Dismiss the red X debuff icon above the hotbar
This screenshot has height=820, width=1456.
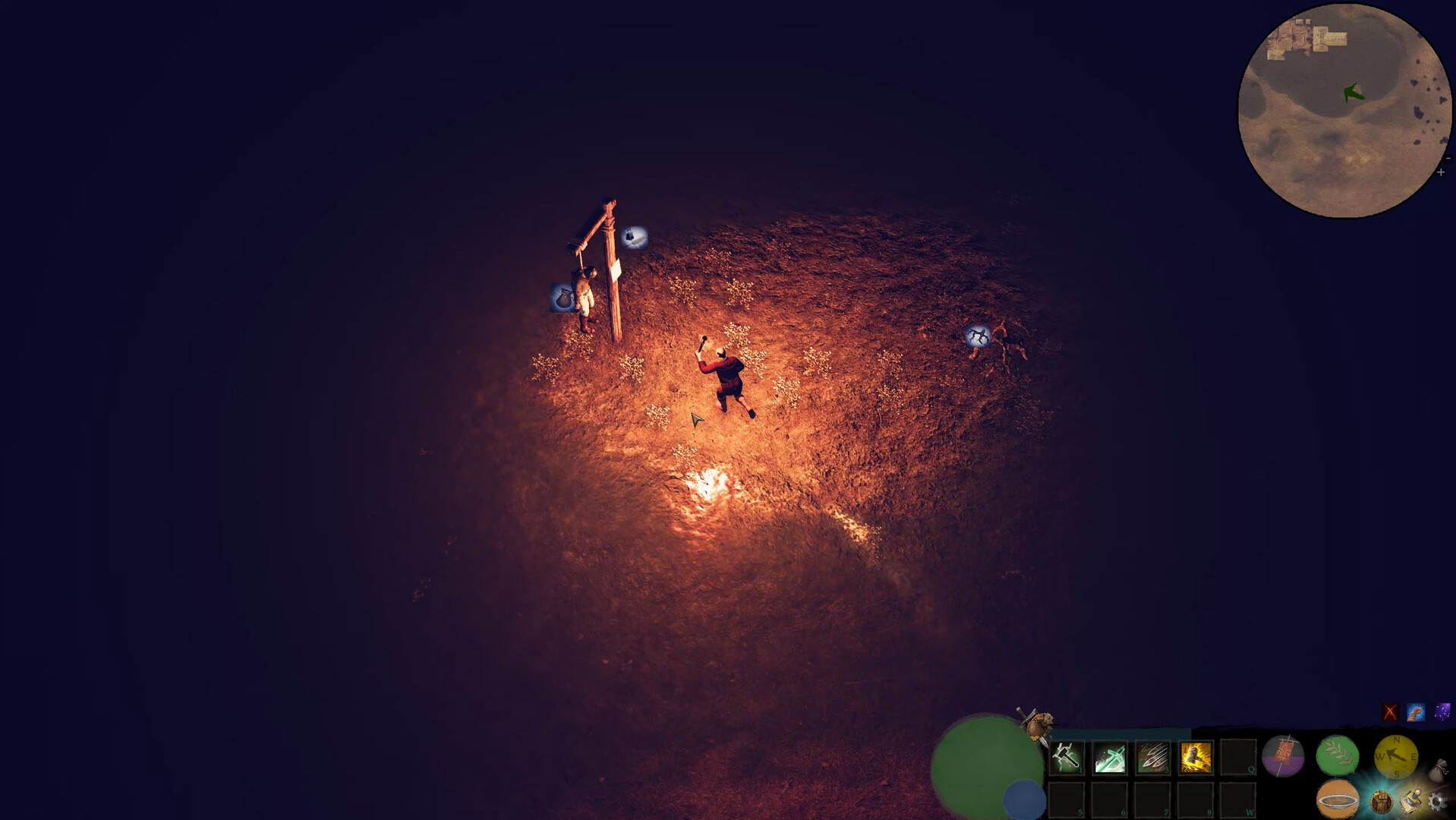coord(1388,712)
